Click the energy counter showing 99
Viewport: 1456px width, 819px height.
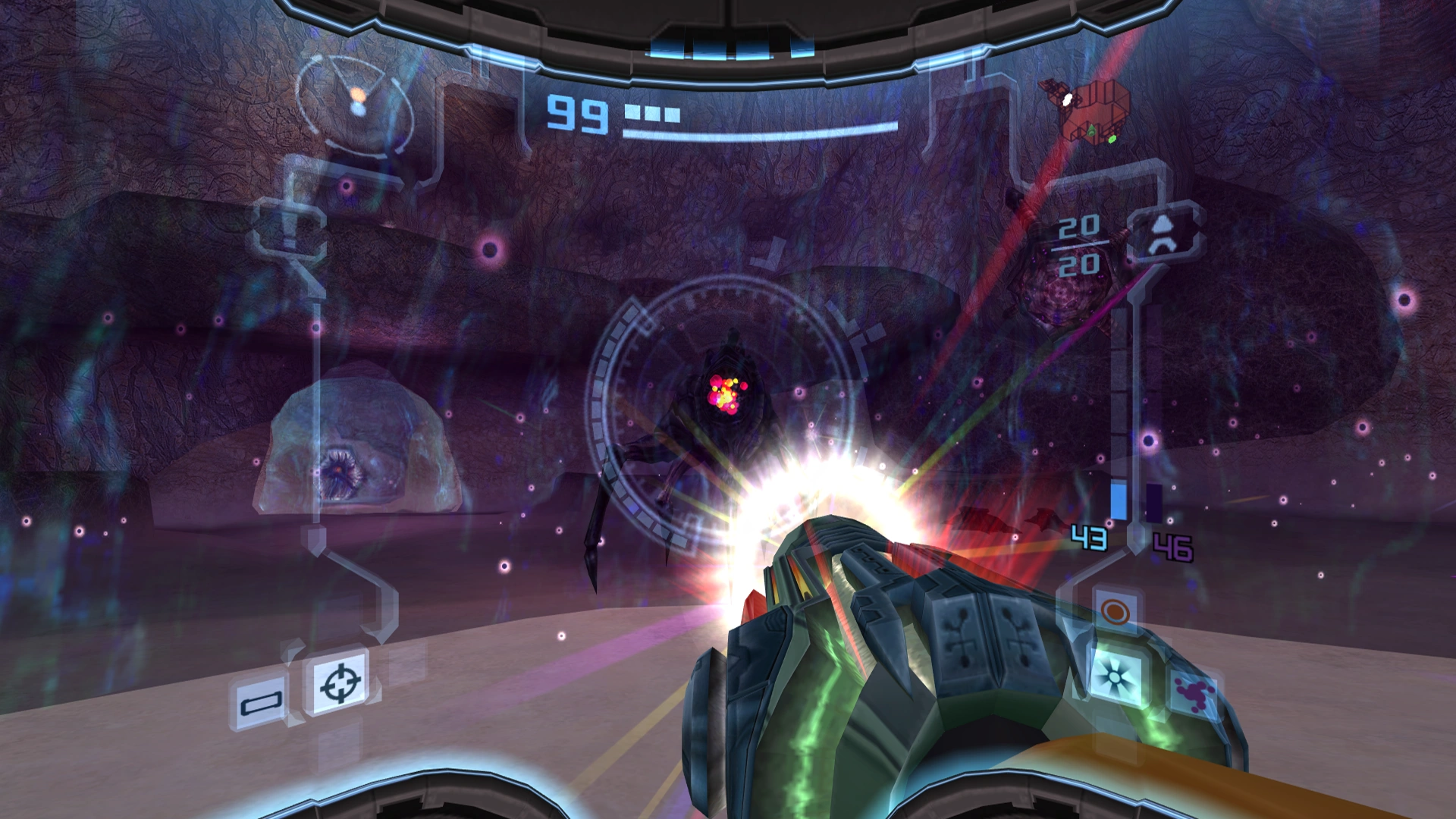point(576,114)
